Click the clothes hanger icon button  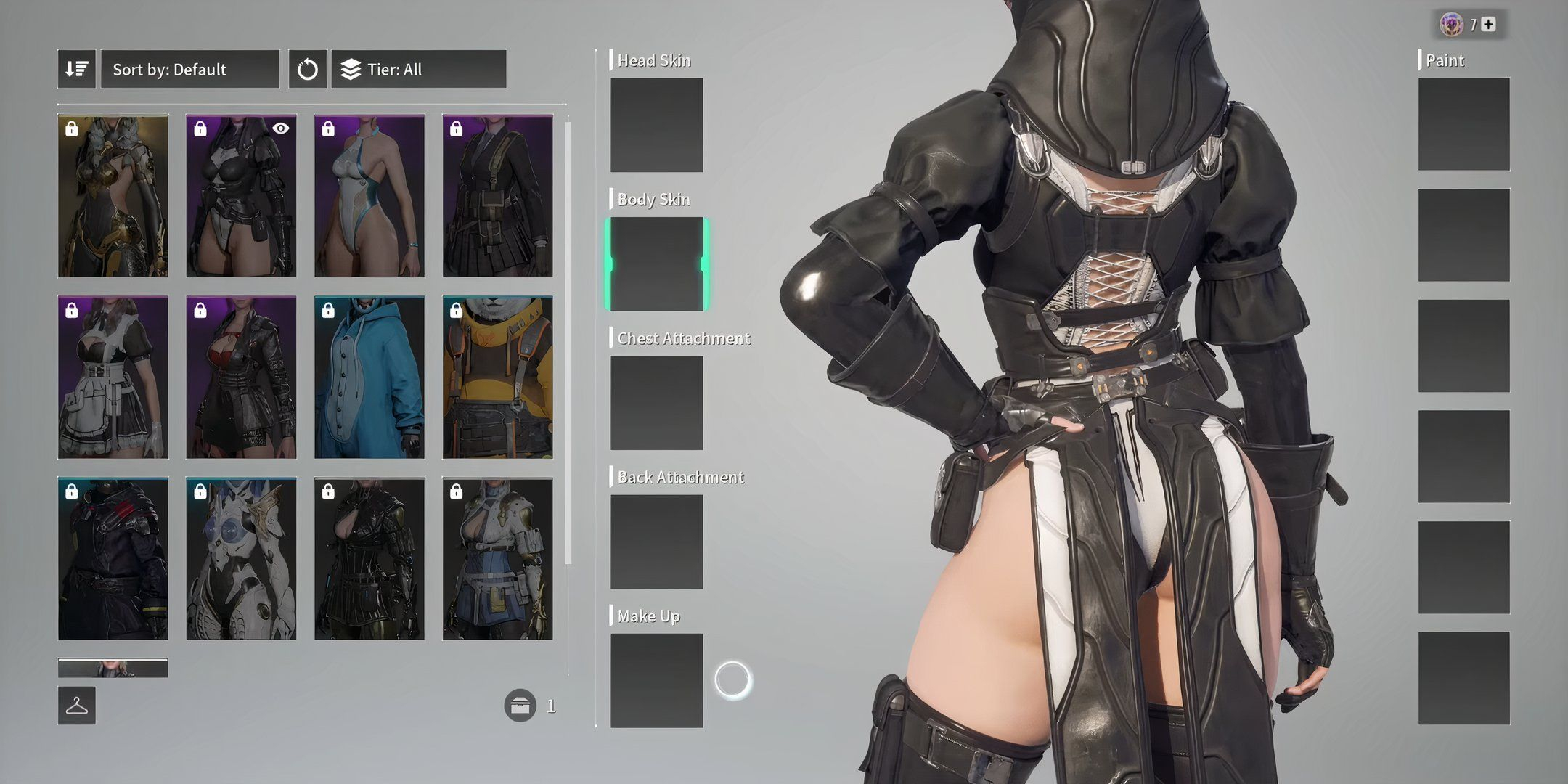(x=77, y=706)
